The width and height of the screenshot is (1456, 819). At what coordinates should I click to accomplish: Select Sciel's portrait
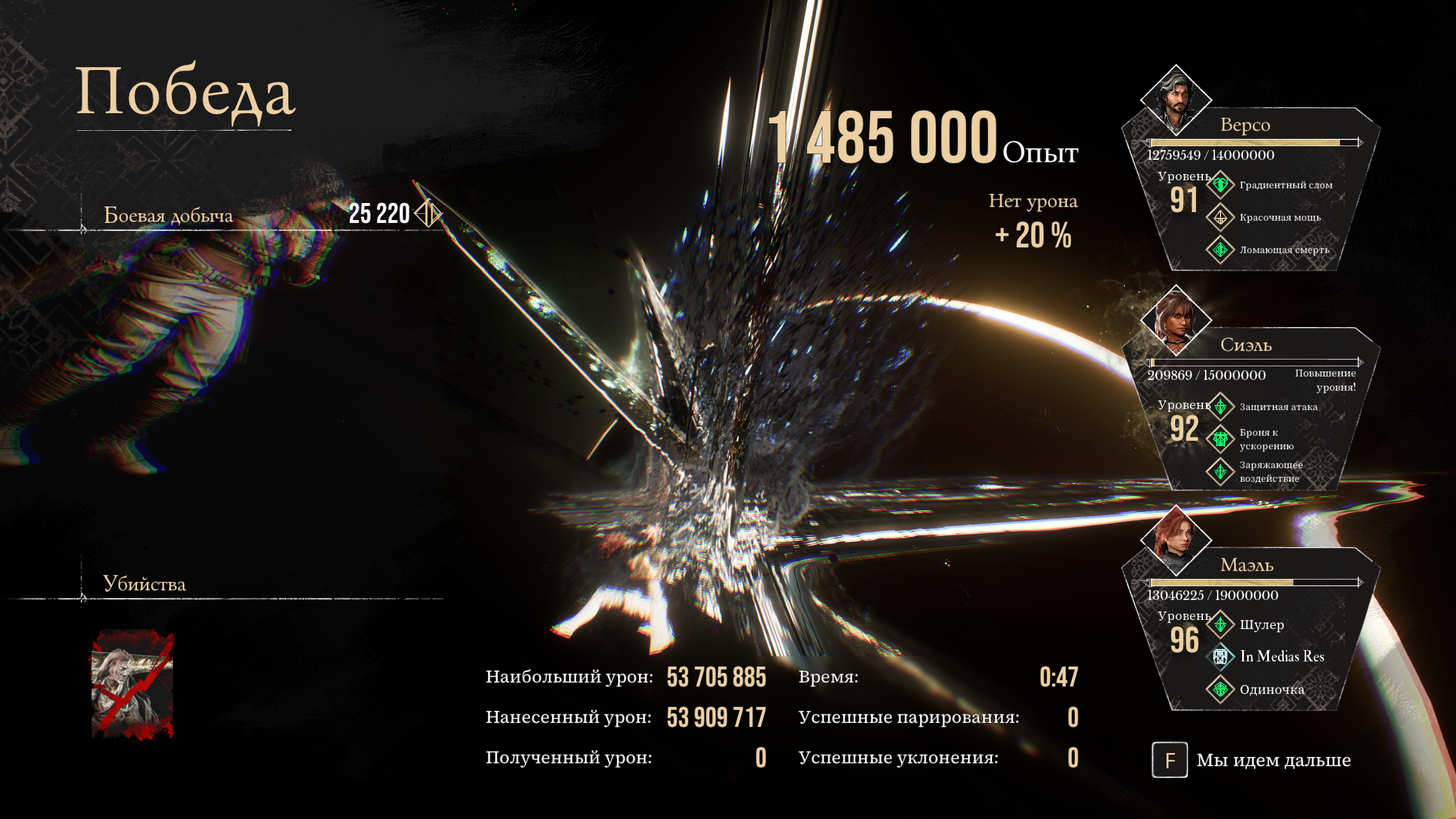[x=1176, y=321]
